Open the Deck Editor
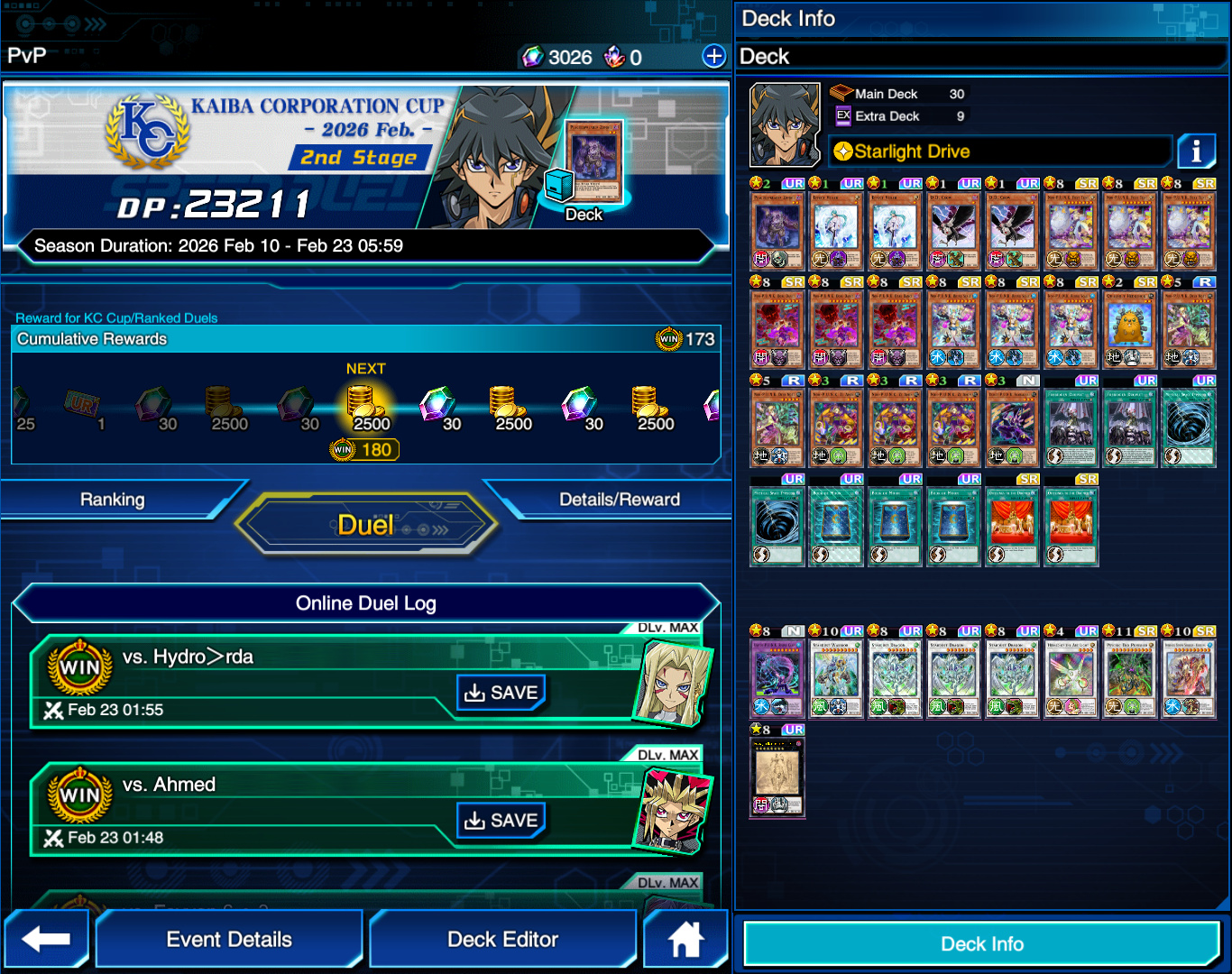This screenshot has height=974, width=1232. (x=502, y=939)
